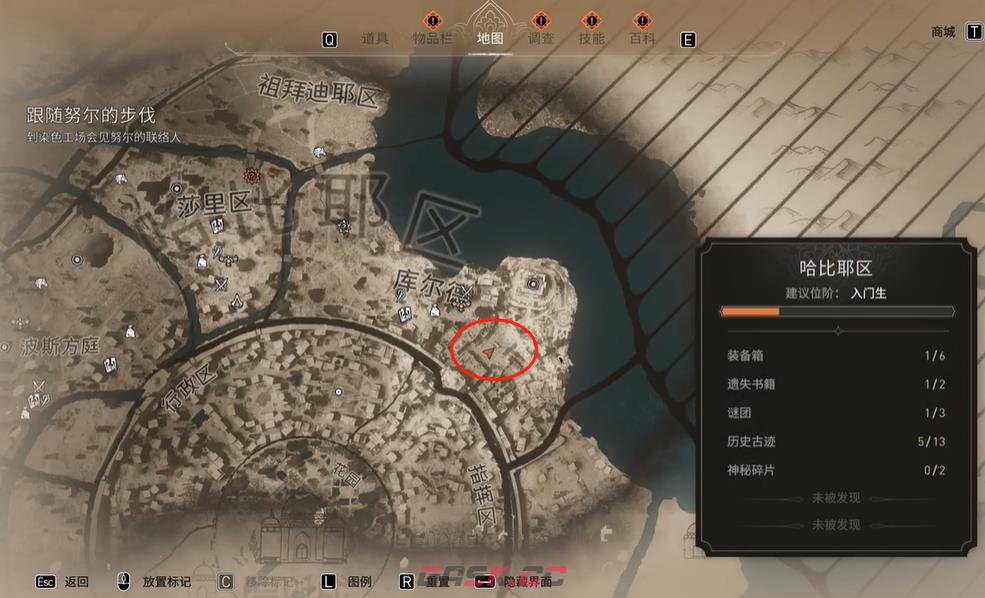Select the 历史古迹 historical sites row
The image size is (985, 598).
point(835,442)
